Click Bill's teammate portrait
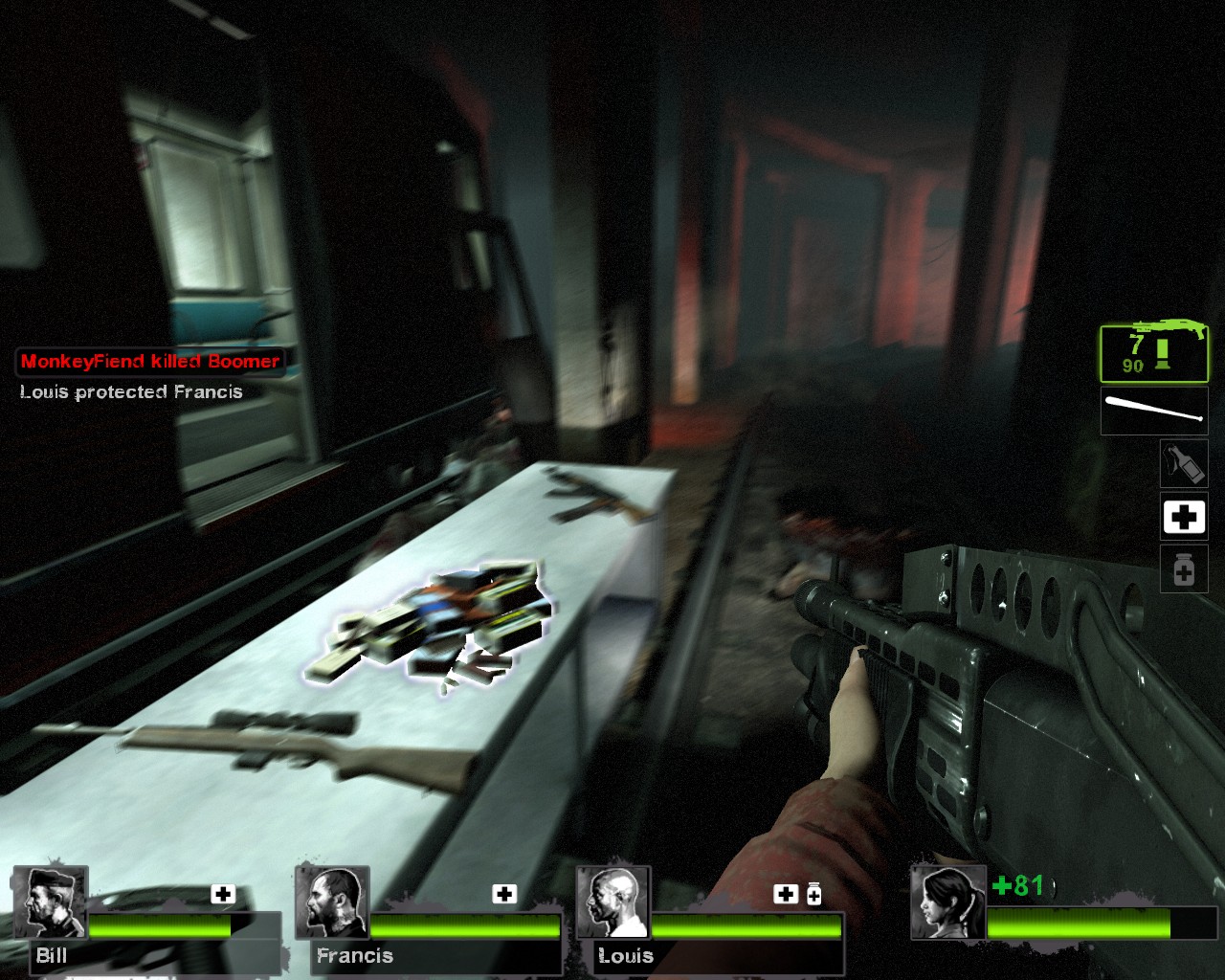 [50, 902]
